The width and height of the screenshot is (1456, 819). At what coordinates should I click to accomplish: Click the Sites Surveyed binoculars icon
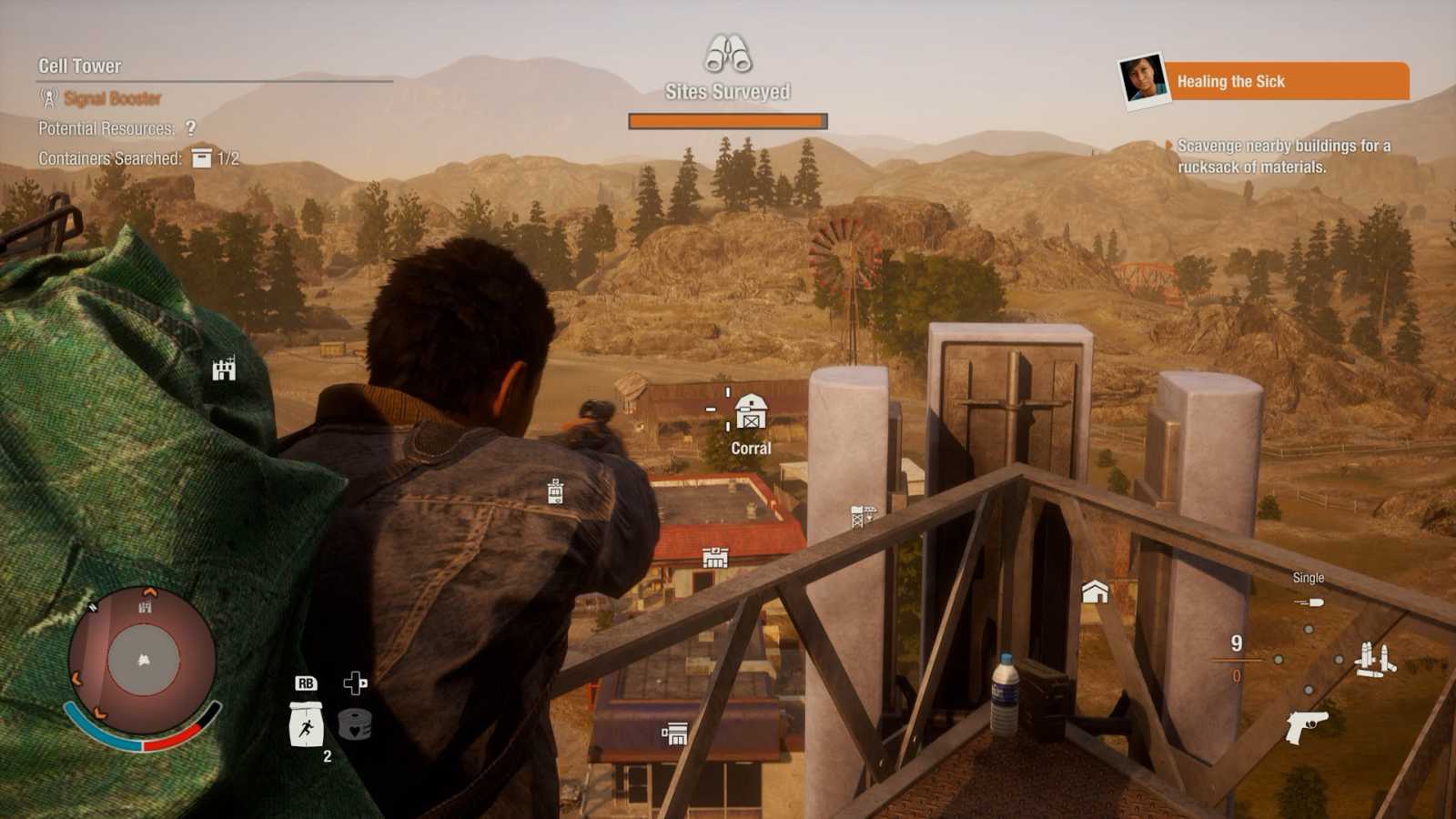[x=727, y=56]
